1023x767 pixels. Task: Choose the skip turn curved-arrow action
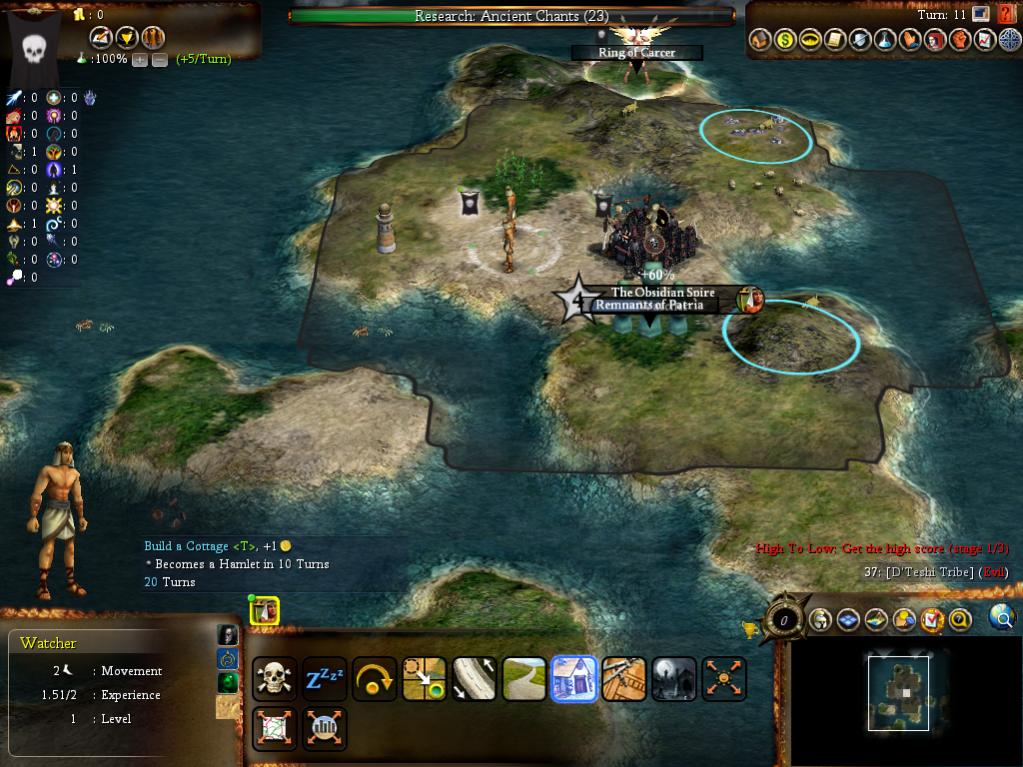[374, 678]
